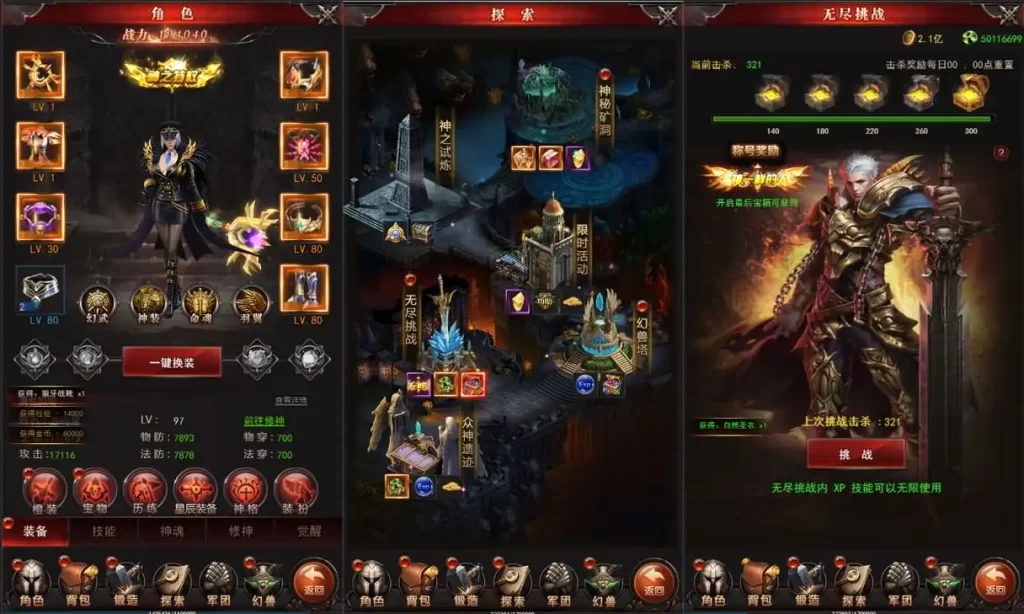Start the endless challenge with 挑战

click(855, 453)
